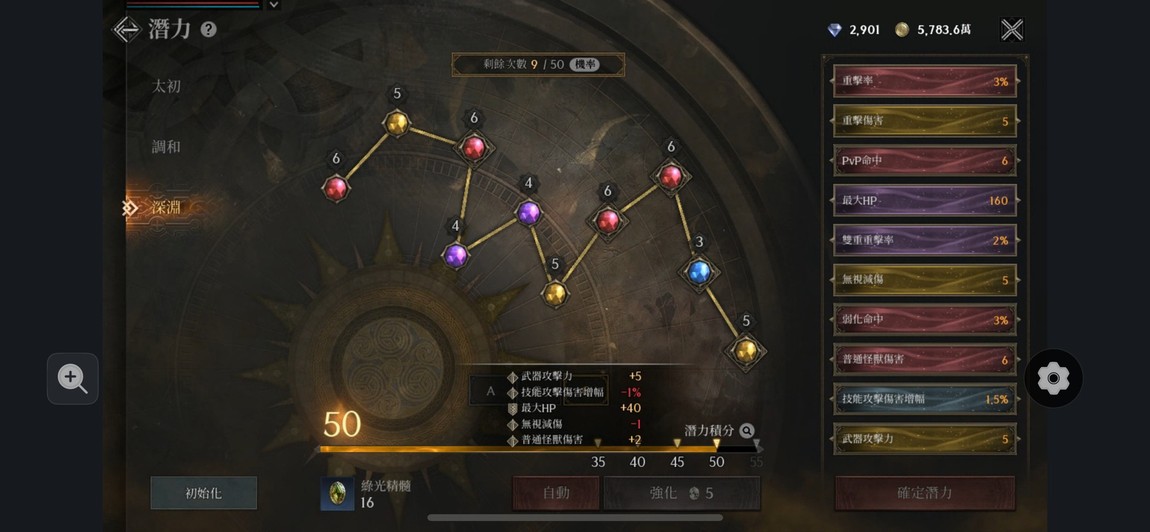Click the 強化 enhance button

[x=681, y=493]
